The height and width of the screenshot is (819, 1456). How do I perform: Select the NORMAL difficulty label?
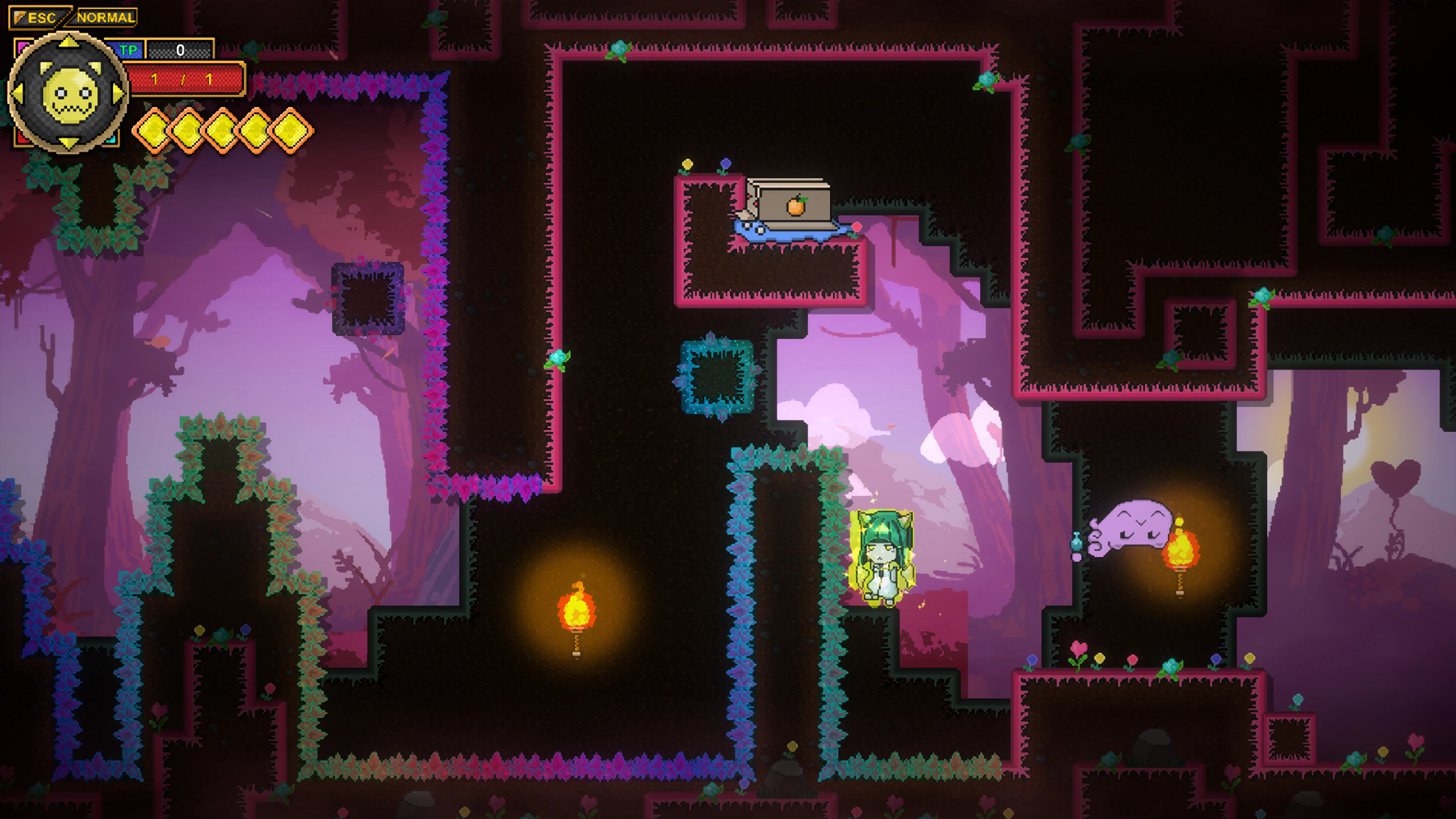coord(104,17)
